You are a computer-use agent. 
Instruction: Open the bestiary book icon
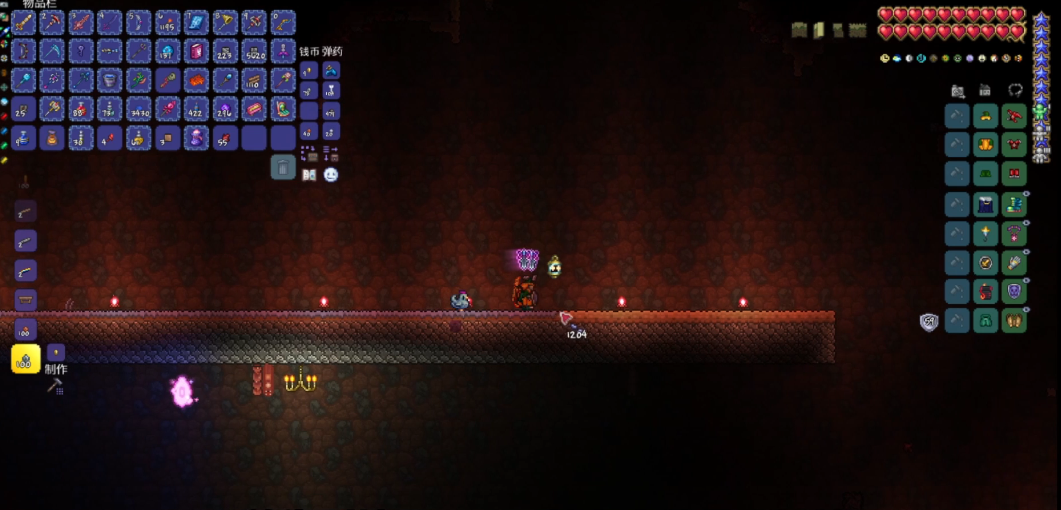point(309,175)
